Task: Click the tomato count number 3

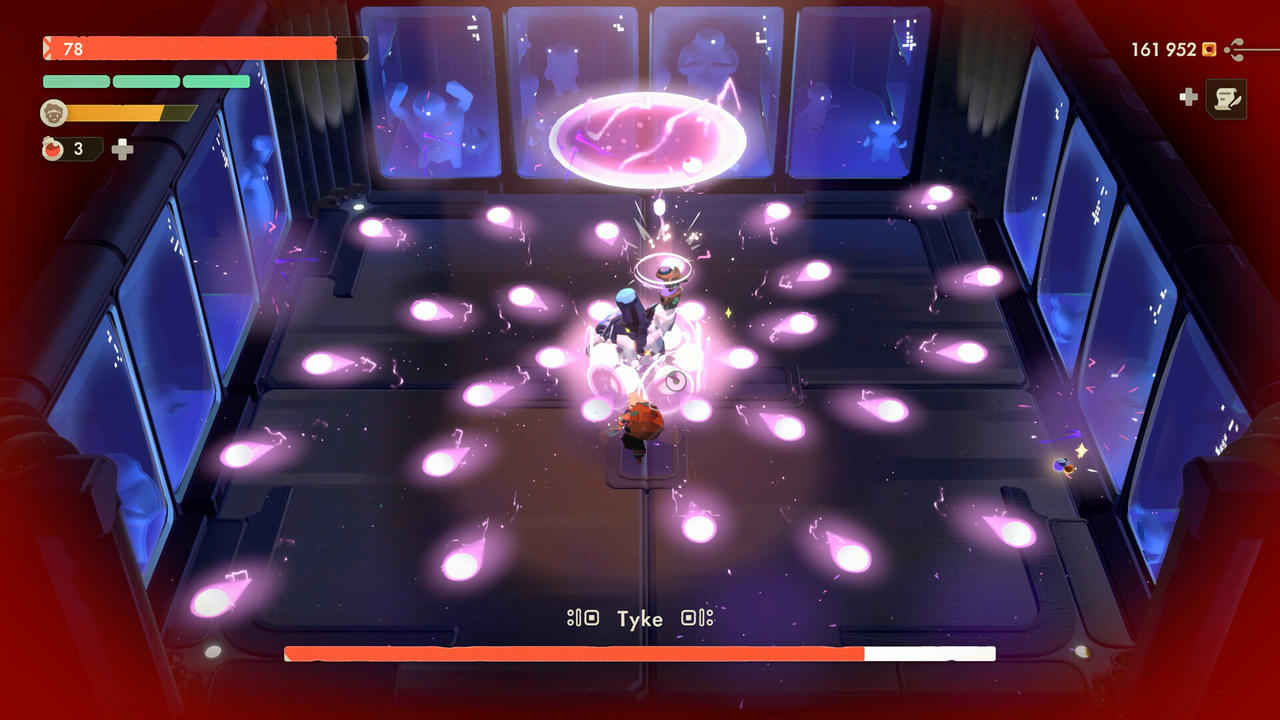Action: (x=77, y=149)
